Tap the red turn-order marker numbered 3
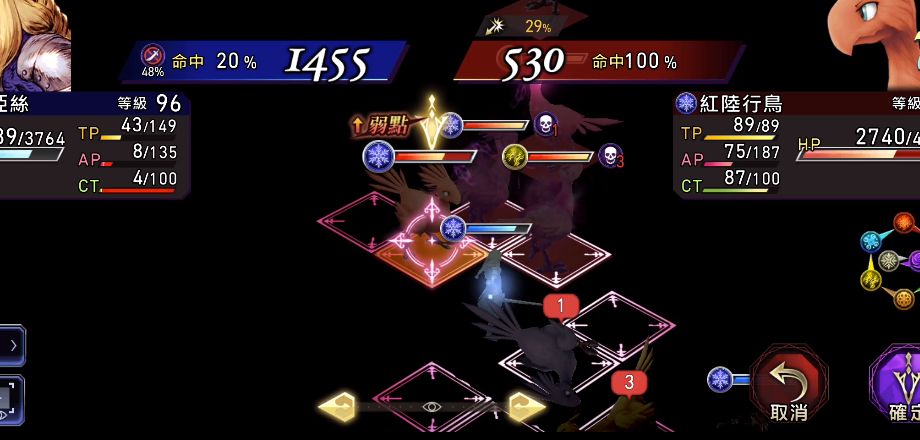Image resolution: width=920 pixels, height=440 pixels. pyautogui.click(x=629, y=382)
